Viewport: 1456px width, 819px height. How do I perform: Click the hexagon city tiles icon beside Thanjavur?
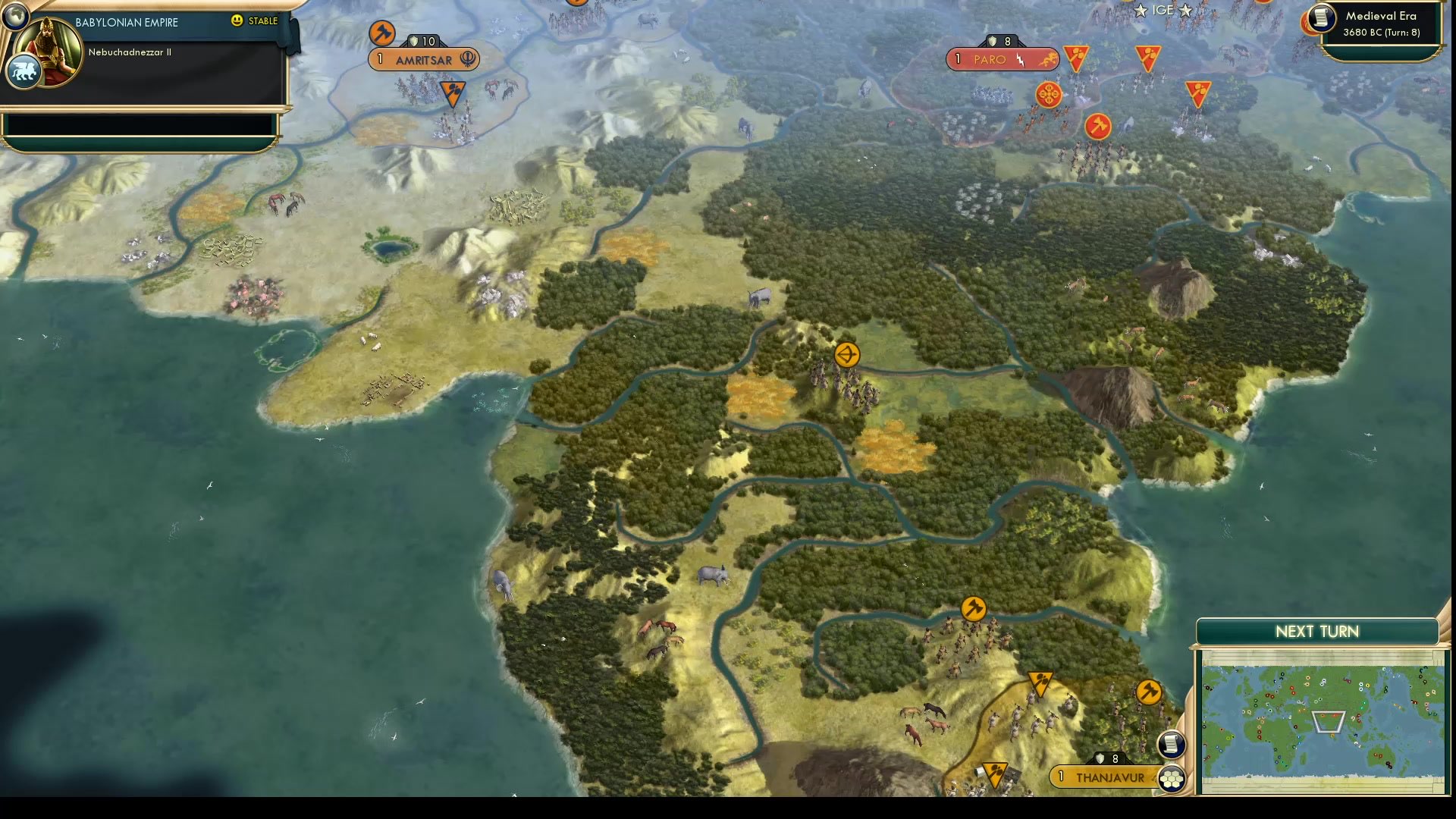pyautogui.click(x=1172, y=777)
